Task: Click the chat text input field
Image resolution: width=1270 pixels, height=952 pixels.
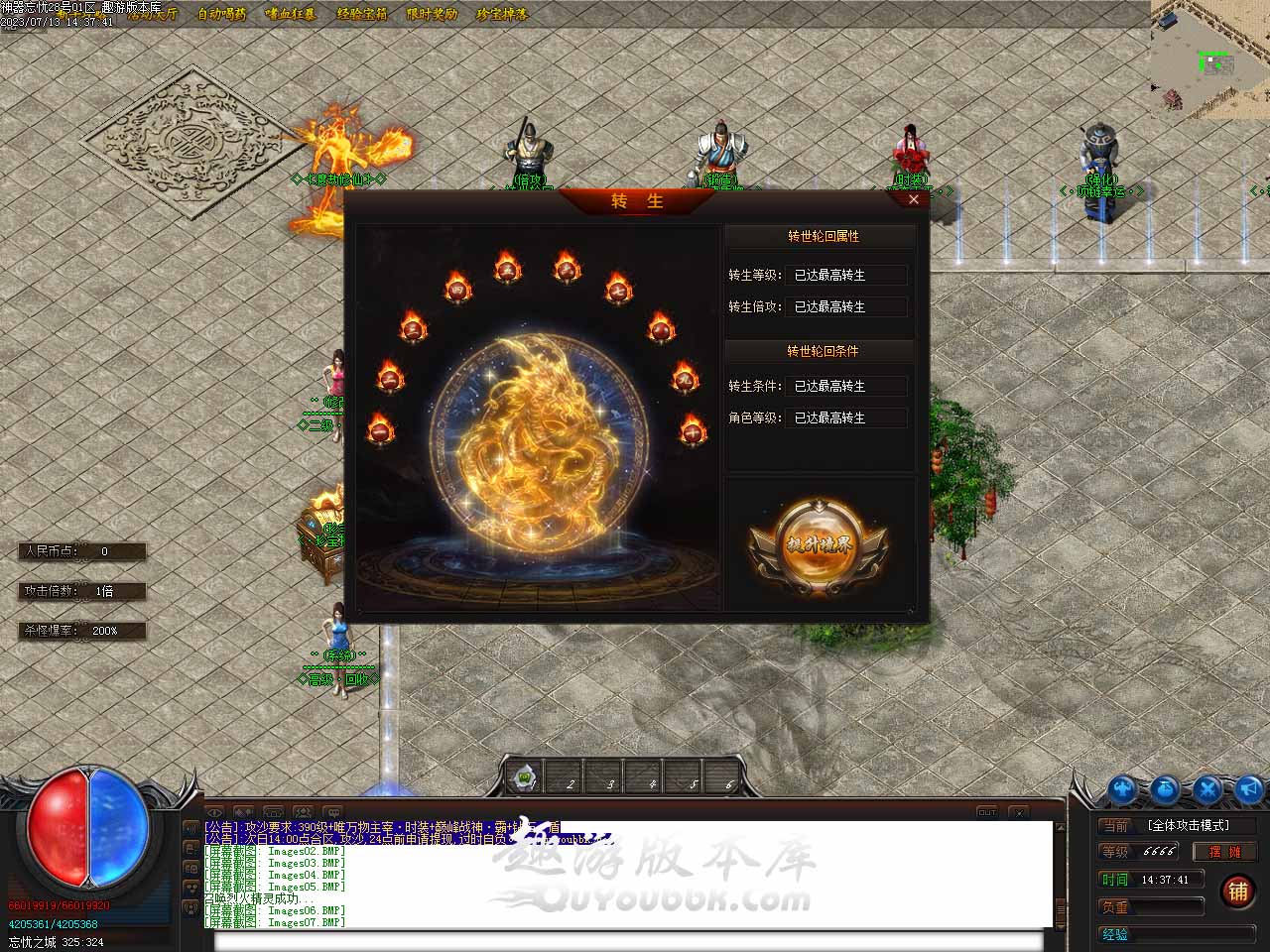Action: 627,941
